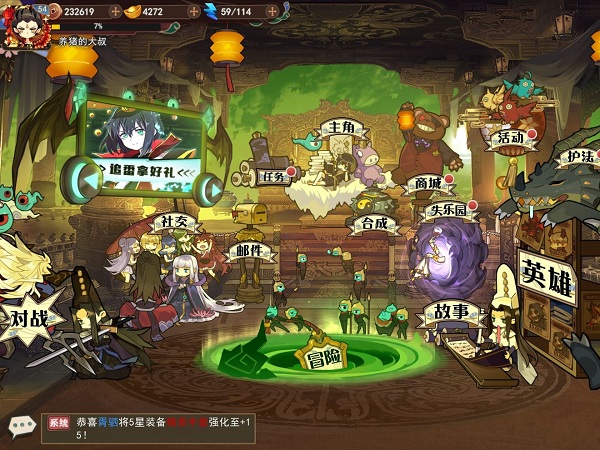Screen dimensions: 600x450
Task: Open the chat speech bubble
Action: coord(20,426)
